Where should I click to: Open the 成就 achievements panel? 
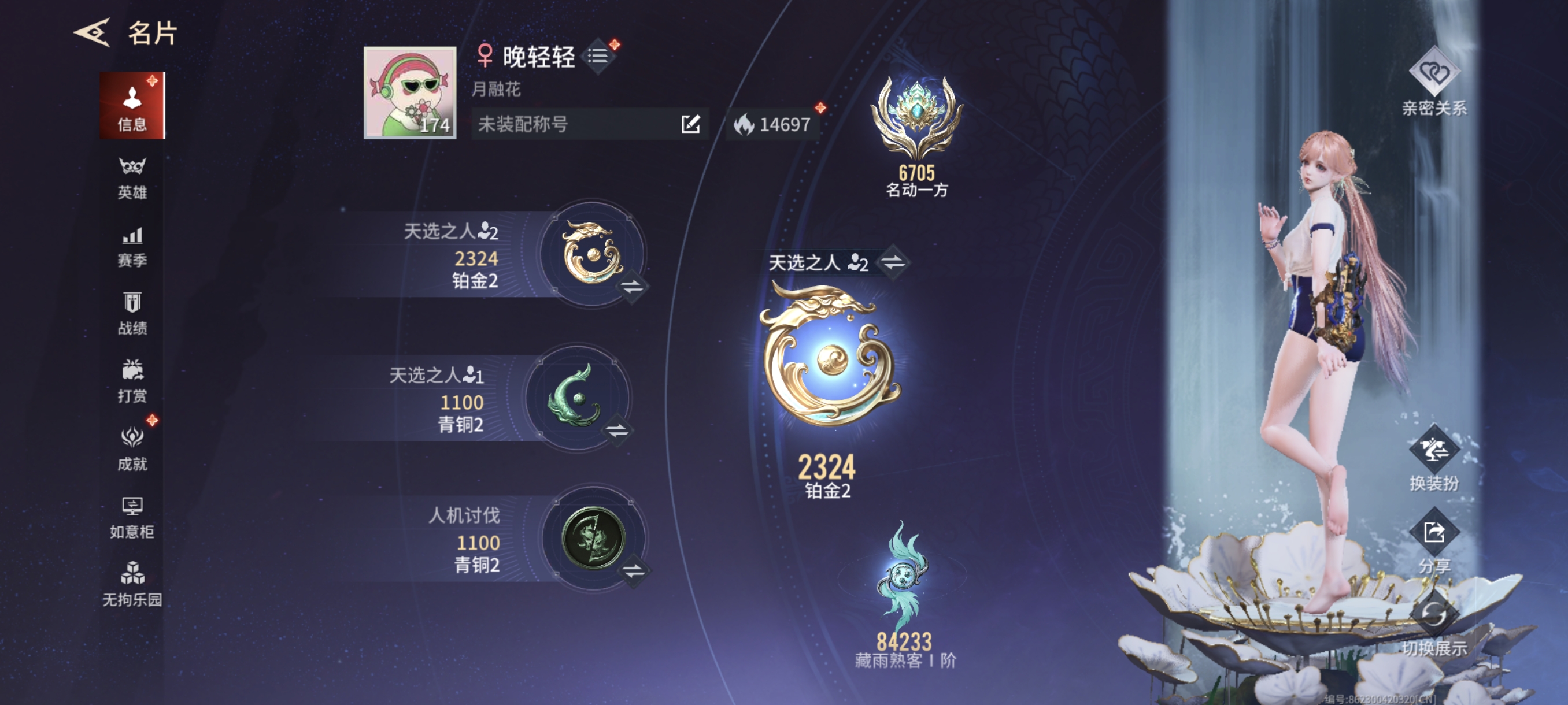coord(133,449)
